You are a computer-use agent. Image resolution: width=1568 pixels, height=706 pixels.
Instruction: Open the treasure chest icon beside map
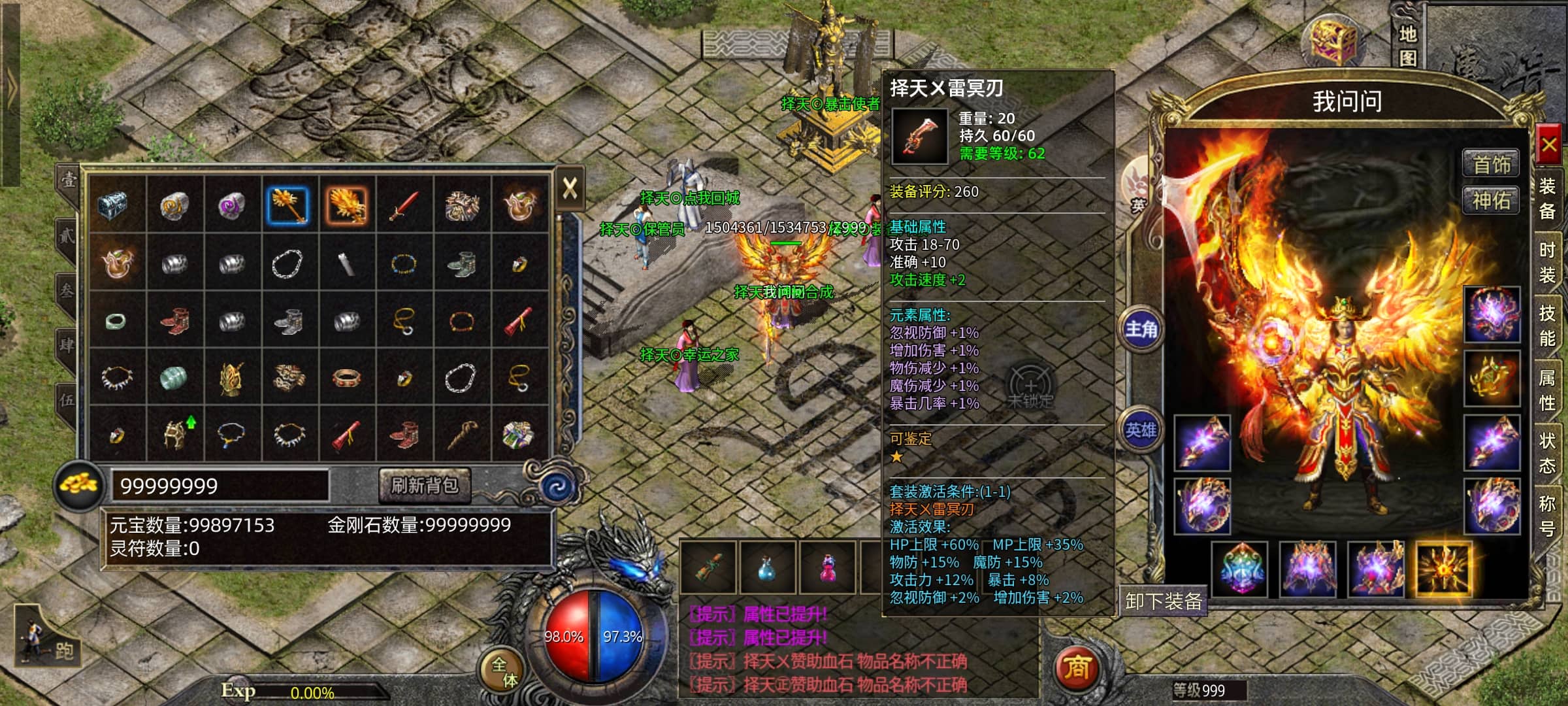pos(1333,41)
